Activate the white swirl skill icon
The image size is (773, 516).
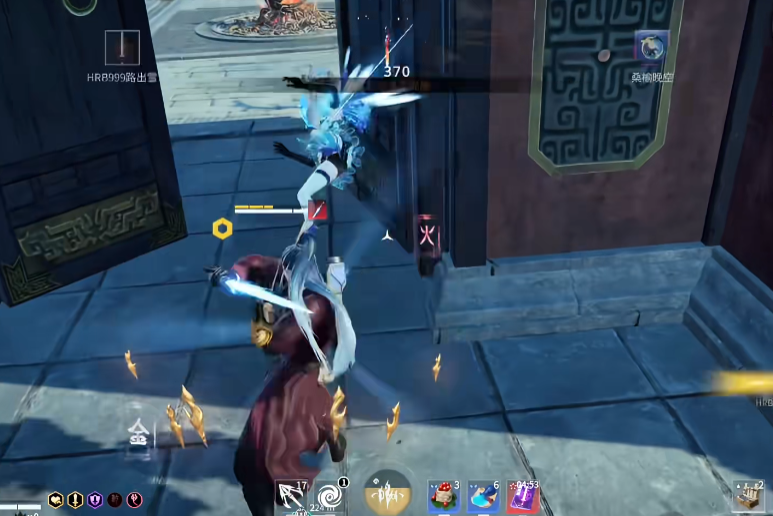[328, 496]
